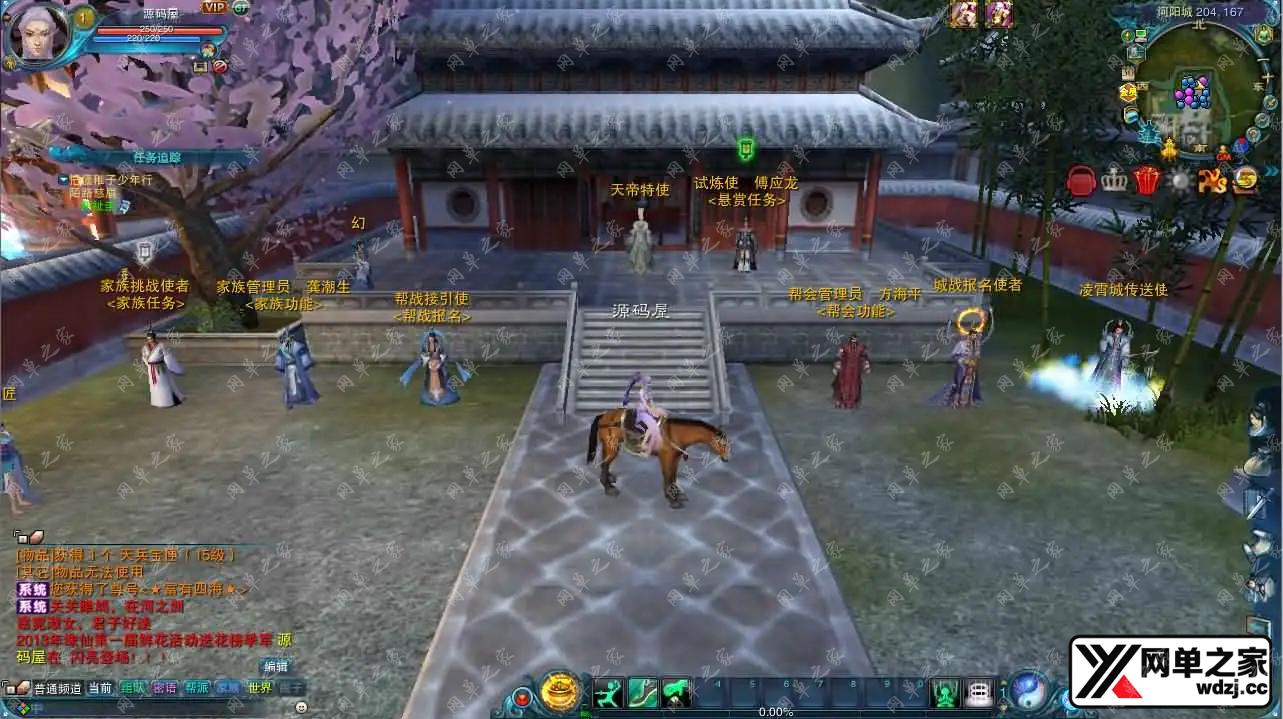Open the gold coin icon beside PVS
This screenshot has height=719, width=1283.
point(1245,180)
